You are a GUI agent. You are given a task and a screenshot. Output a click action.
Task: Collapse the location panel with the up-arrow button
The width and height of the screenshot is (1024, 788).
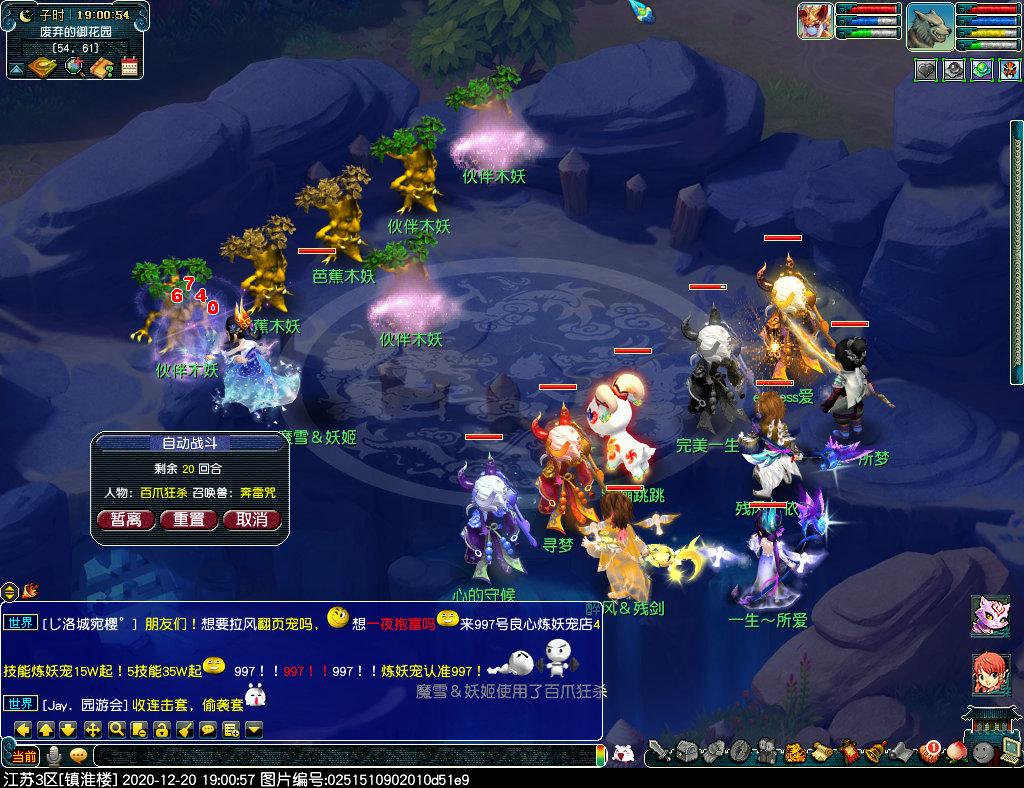(x=17, y=69)
